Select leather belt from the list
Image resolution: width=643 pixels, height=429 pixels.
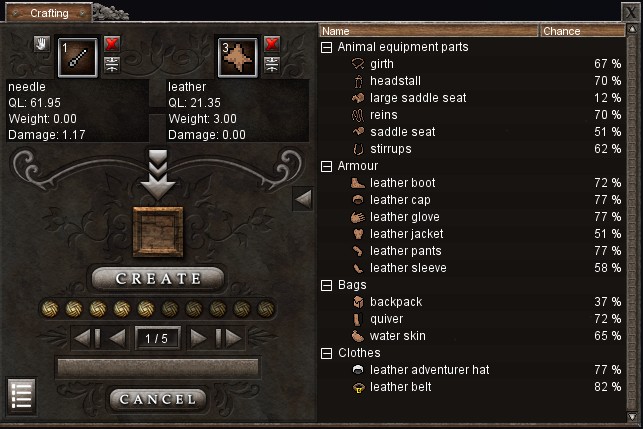(x=400, y=387)
